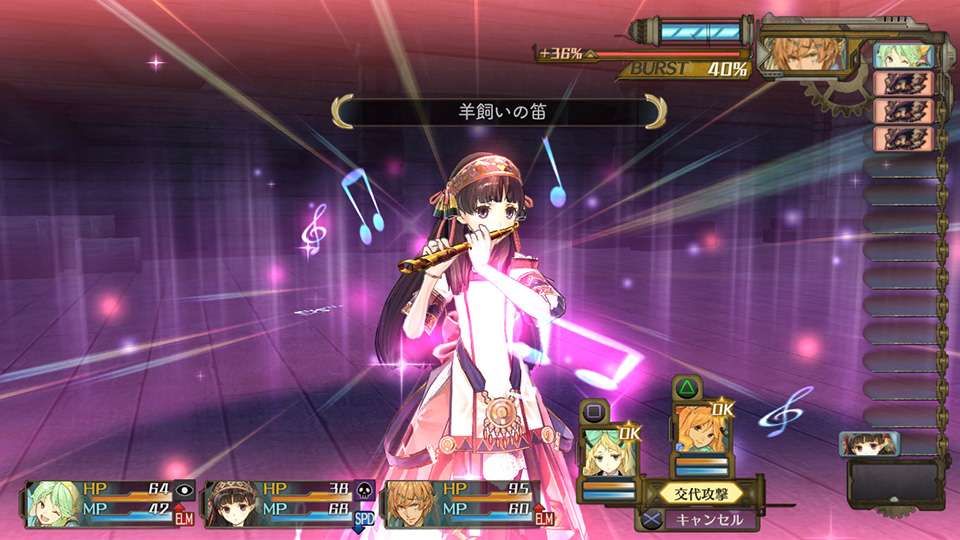The height and width of the screenshot is (540, 960).
Task: Click the eye status icon
Action: coord(184,489)
